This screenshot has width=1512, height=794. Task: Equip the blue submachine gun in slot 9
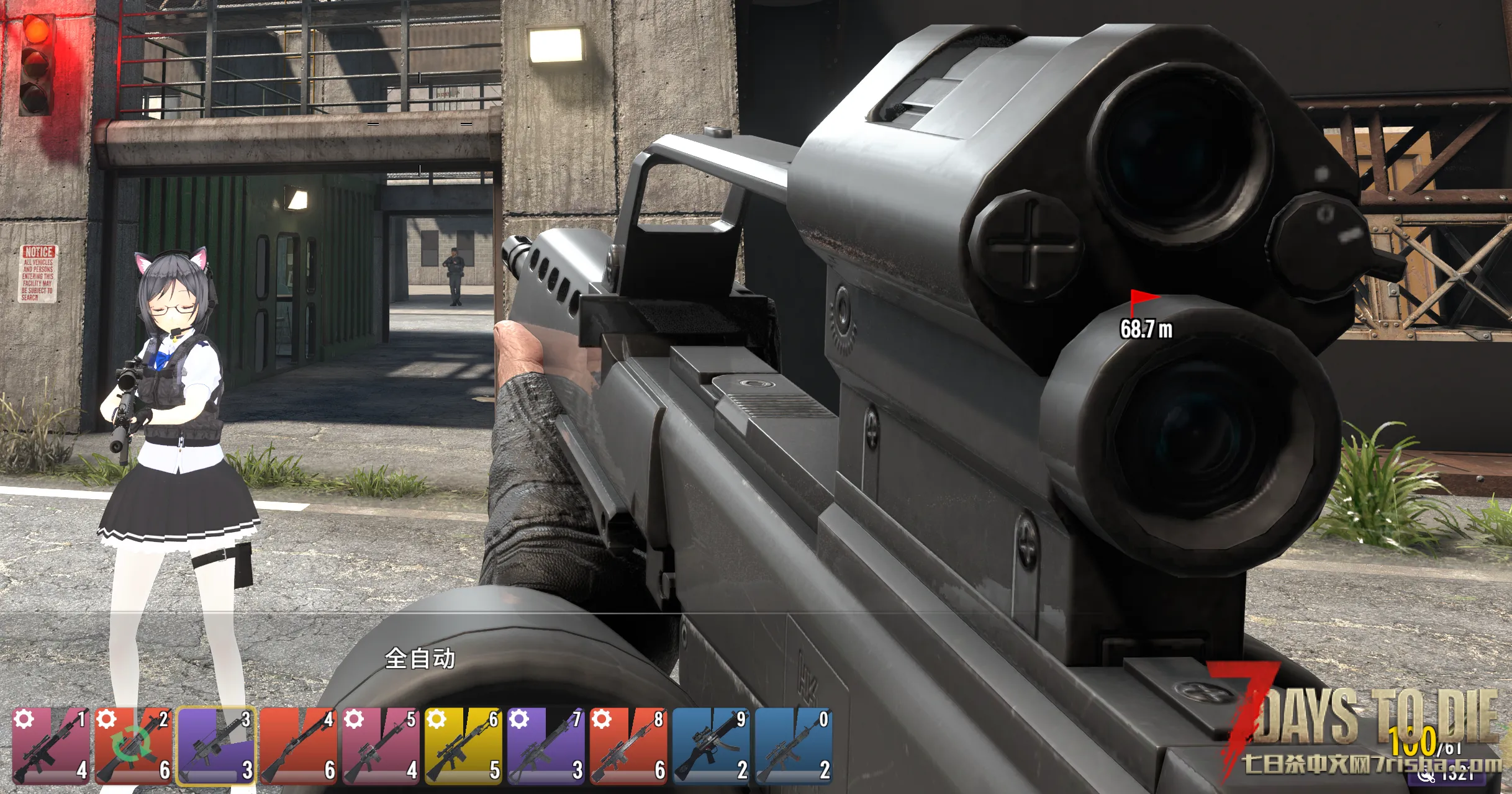pyautogui.click(x=712, y=746)
